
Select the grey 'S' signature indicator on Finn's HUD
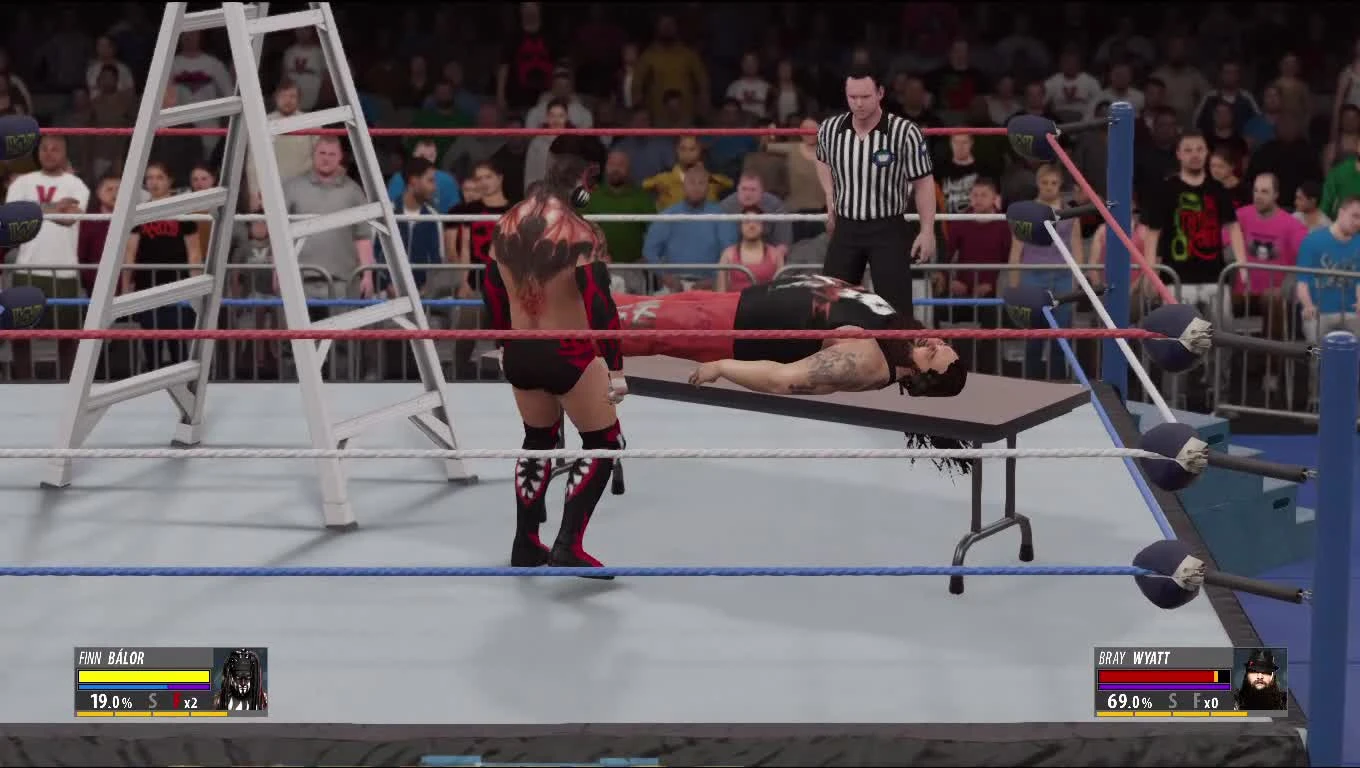pos(152,701)
